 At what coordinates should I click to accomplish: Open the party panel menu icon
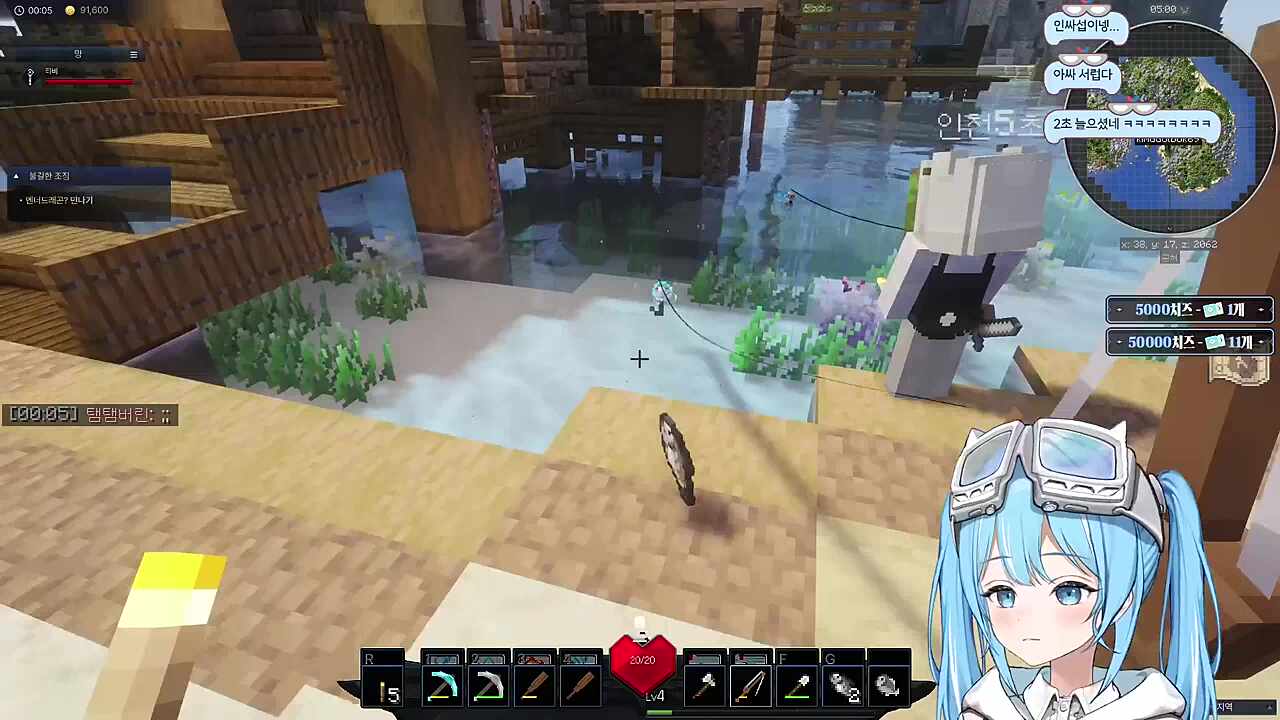(134, 54)
